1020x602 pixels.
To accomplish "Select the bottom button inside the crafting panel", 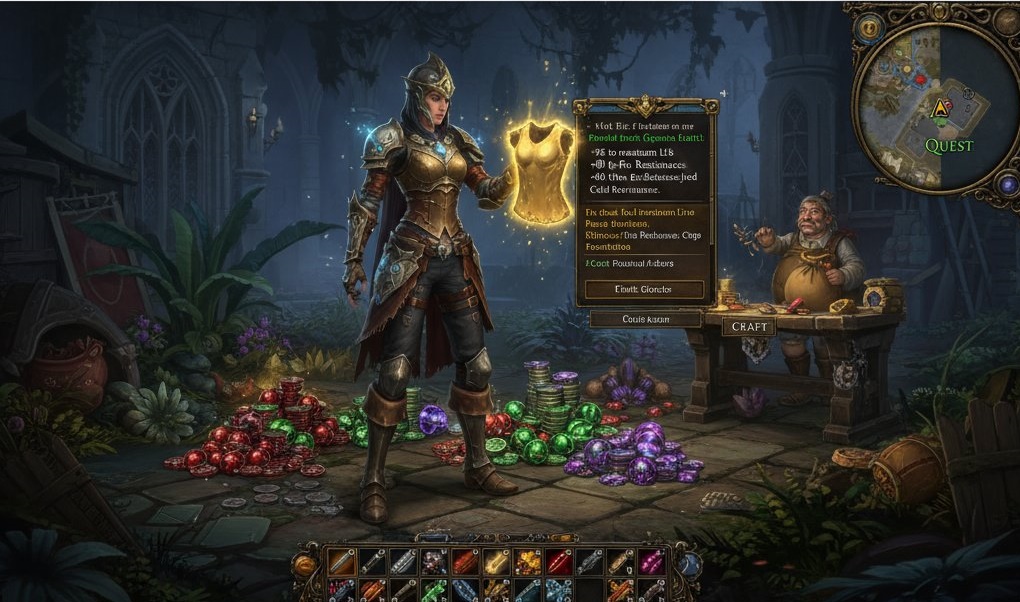I will [644, 290].
